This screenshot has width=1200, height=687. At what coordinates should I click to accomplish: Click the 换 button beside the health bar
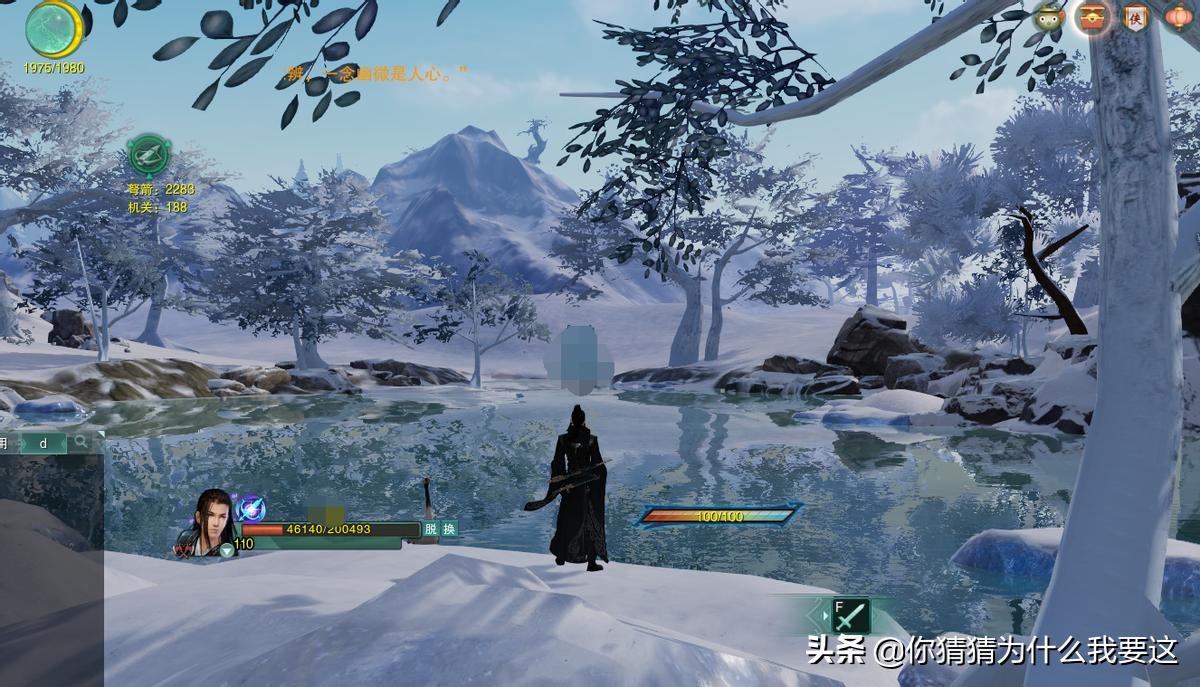[450, 529]
